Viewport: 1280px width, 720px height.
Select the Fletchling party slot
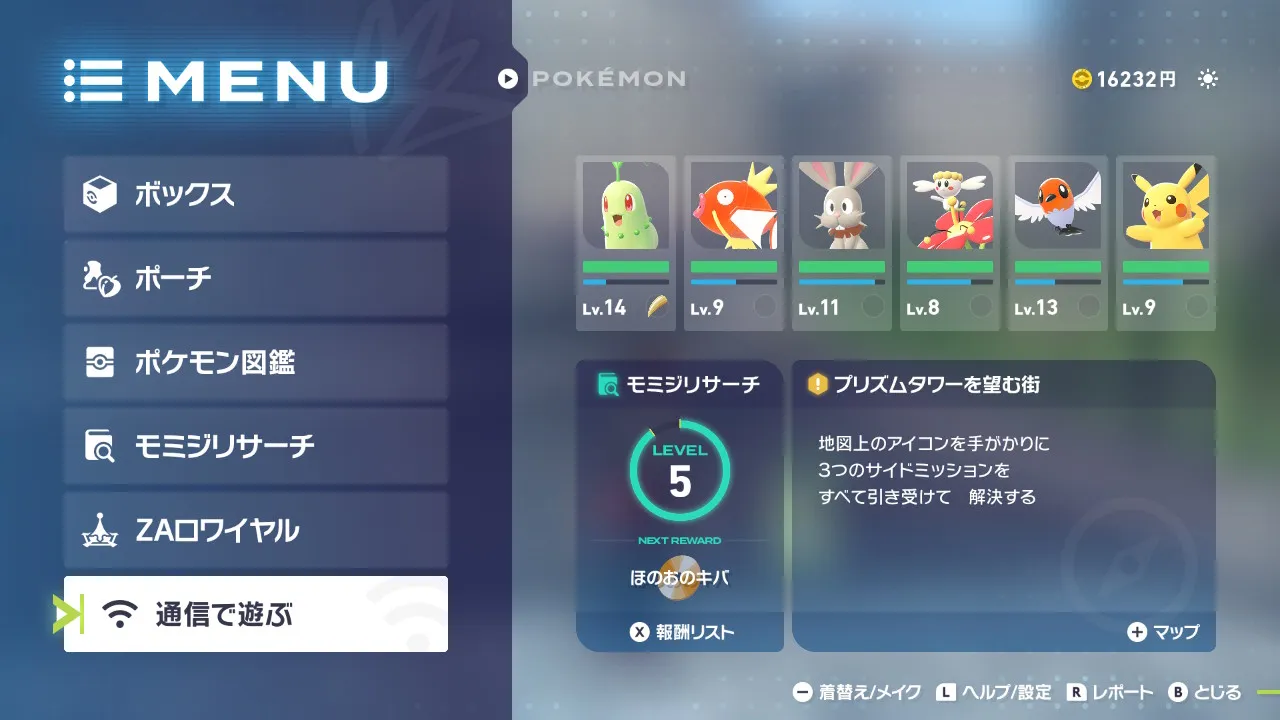click(x=1058, y=243)
